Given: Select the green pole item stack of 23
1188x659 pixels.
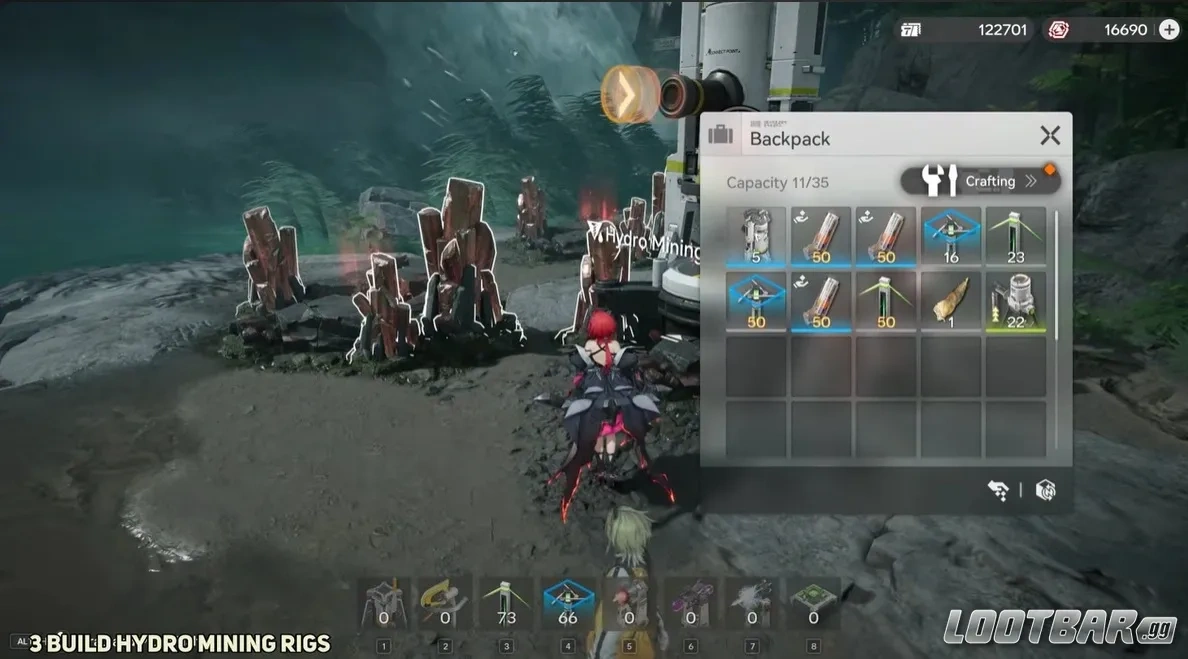Looking at the screenshot, I should tap(1016, 237).
